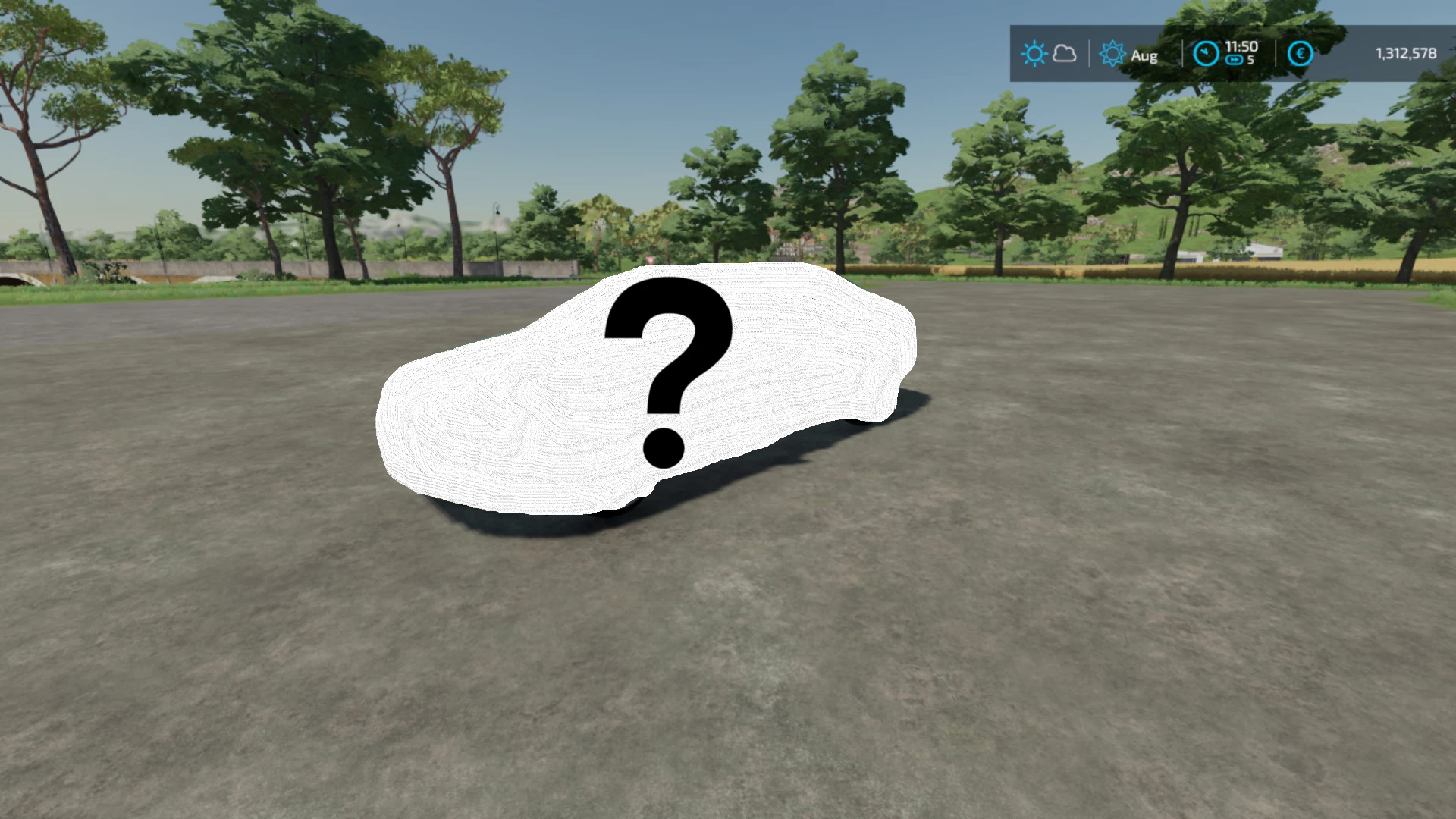Screen dimensions: 1456x819
Task: Select the current weather sun icon
Action: (x=1035, y=52)
